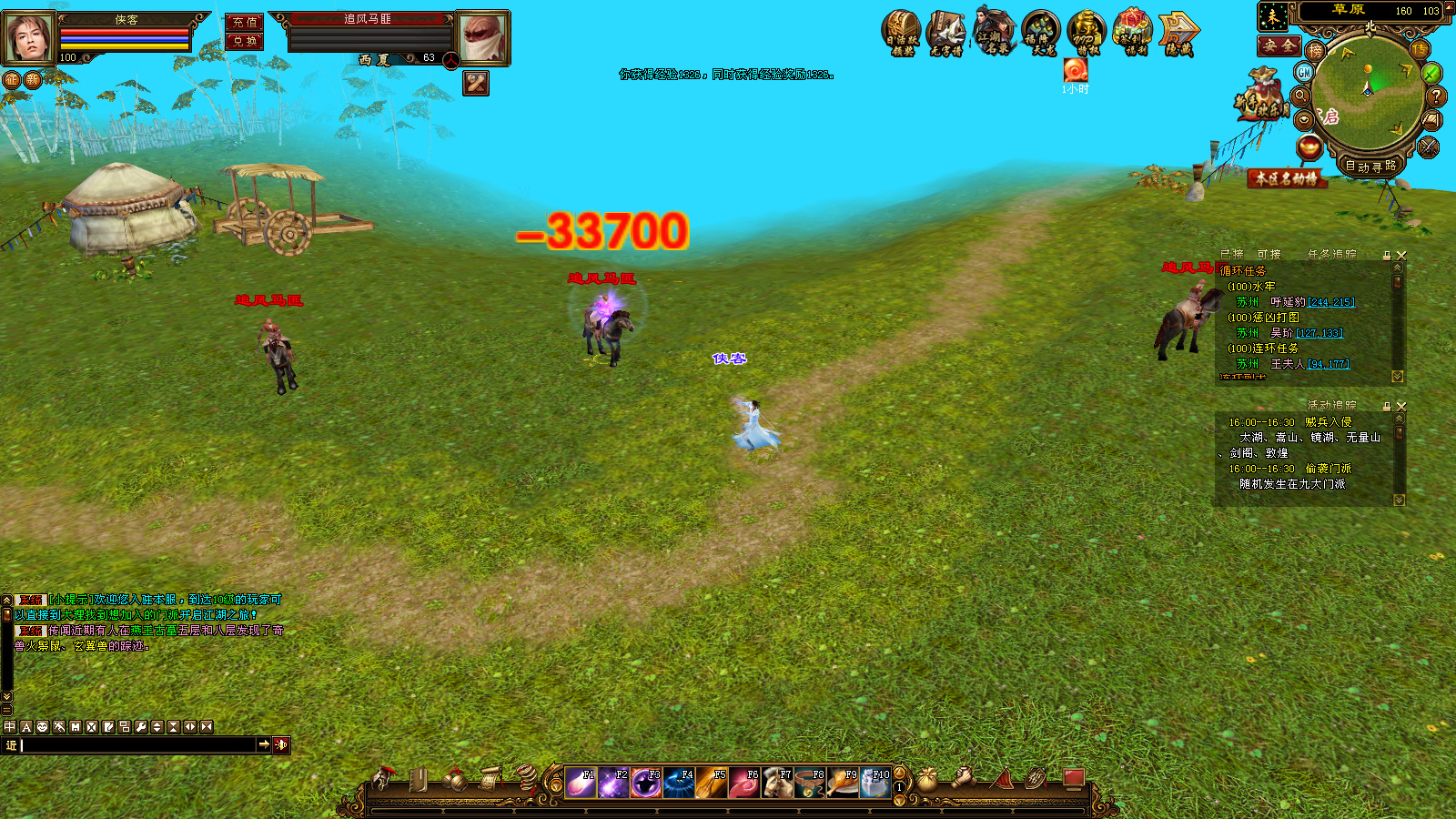Close the quest tracking panel
This screenshot has height=819, width=1456.
coord(1401,256)
